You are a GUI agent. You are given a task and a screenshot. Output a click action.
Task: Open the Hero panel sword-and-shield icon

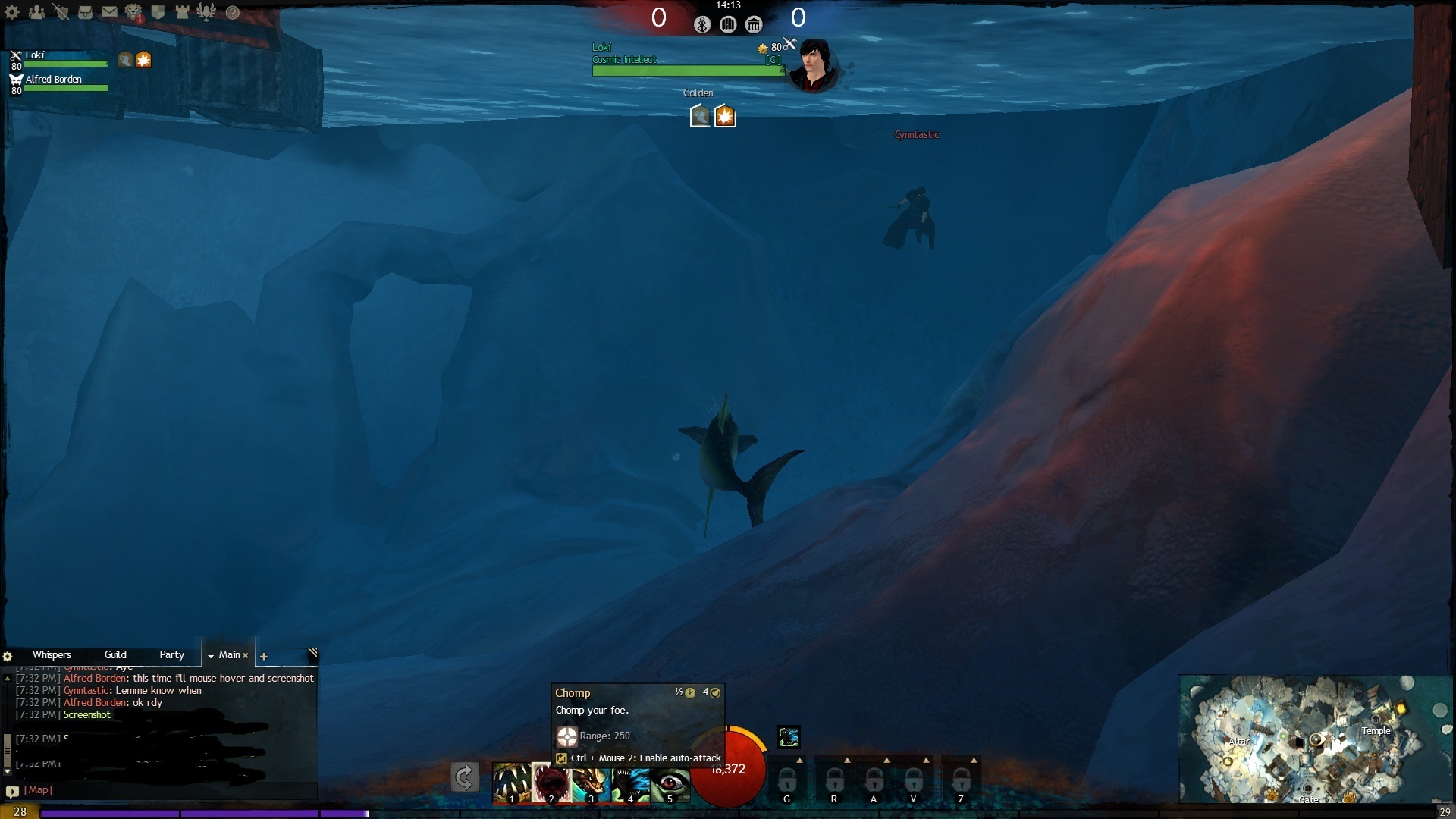click(x=61, y=12)
